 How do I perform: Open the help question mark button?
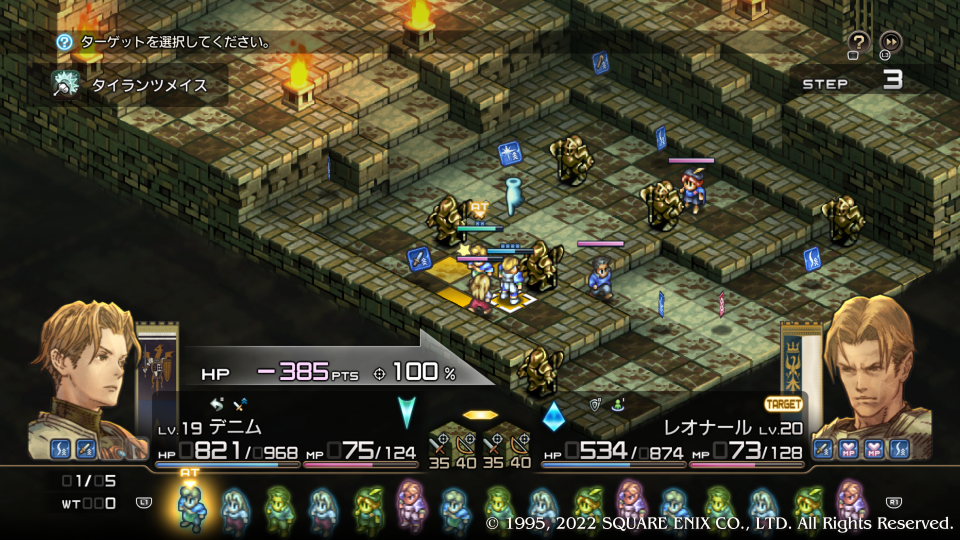(x=858, y=41)
